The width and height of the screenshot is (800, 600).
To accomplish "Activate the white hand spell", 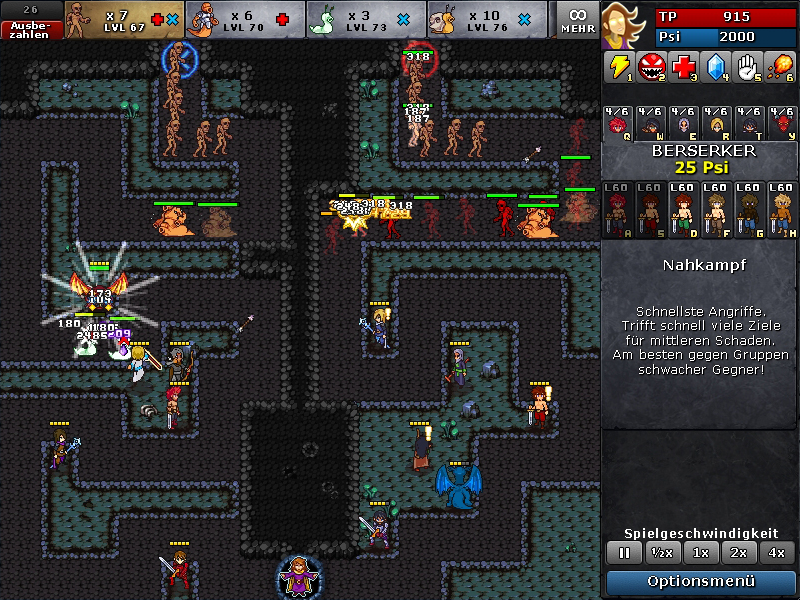I will [x=747, y=67].
